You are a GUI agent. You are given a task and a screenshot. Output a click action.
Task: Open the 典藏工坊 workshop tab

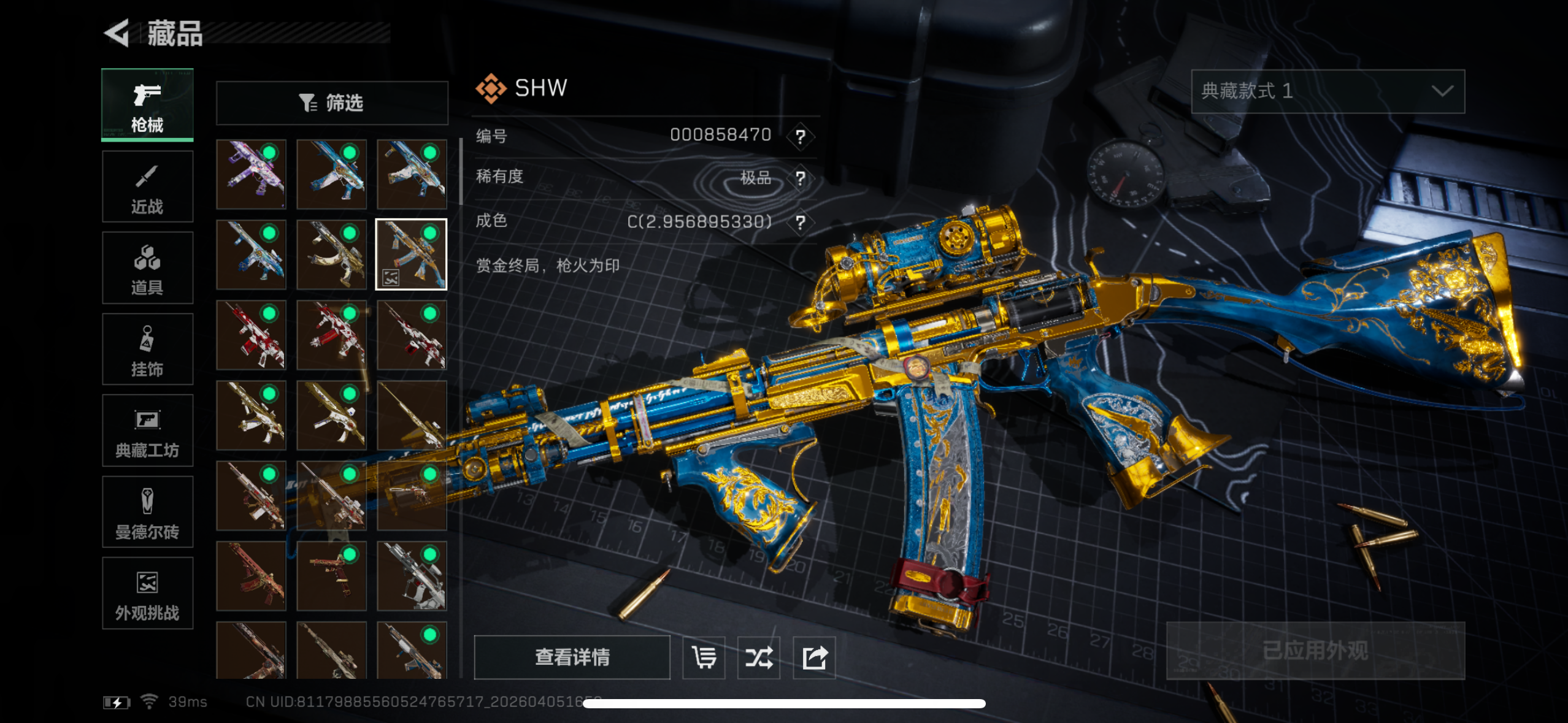point(147,431)
